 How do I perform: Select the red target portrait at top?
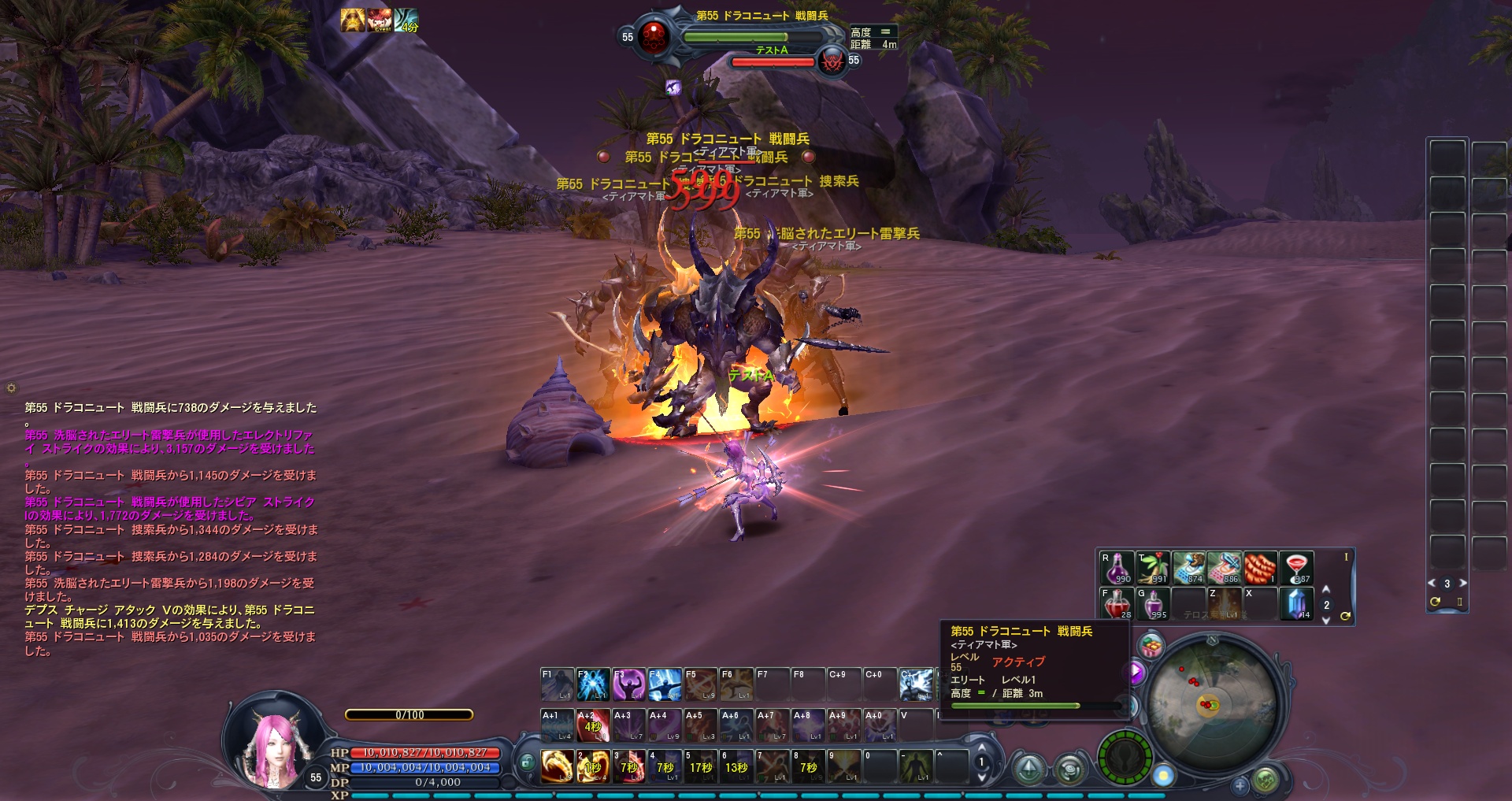(x=654, y=36)
